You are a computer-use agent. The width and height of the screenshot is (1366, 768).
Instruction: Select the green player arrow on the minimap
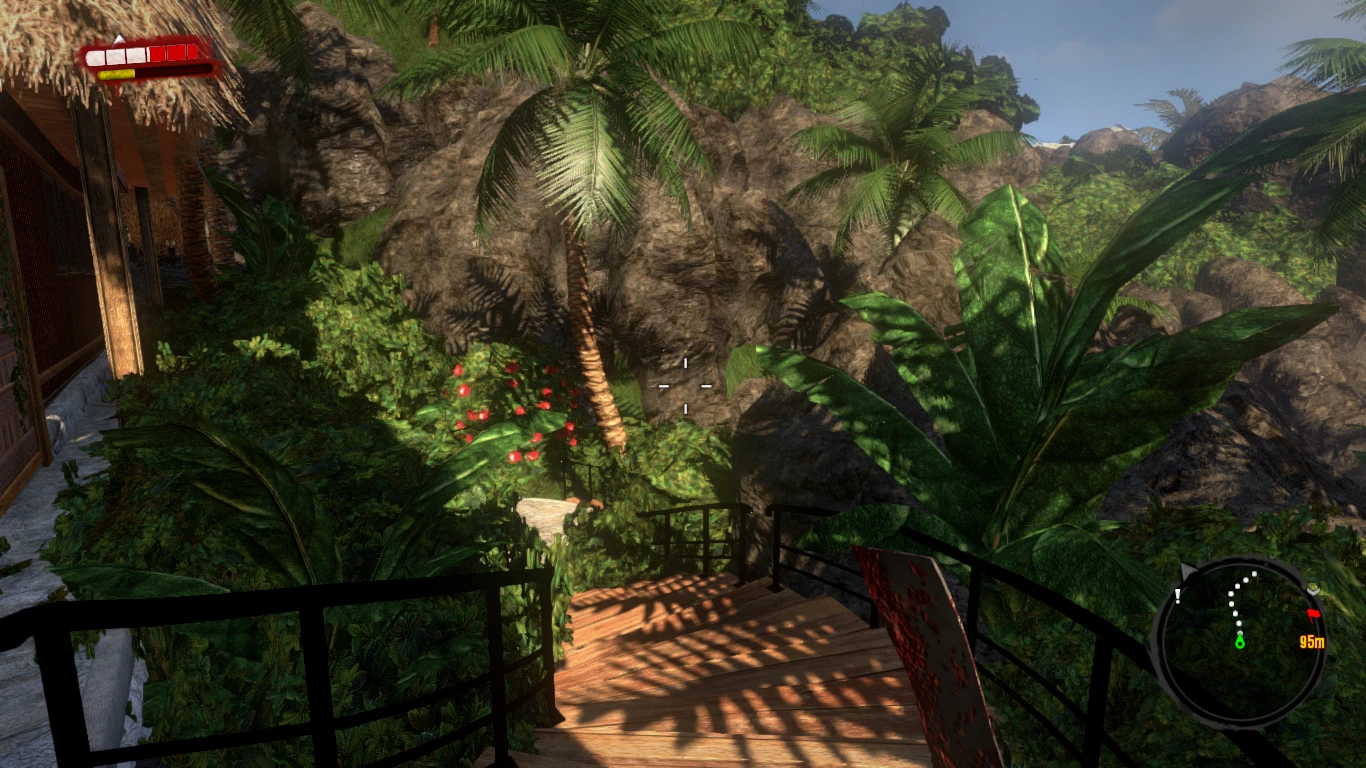pos(1240,642)
